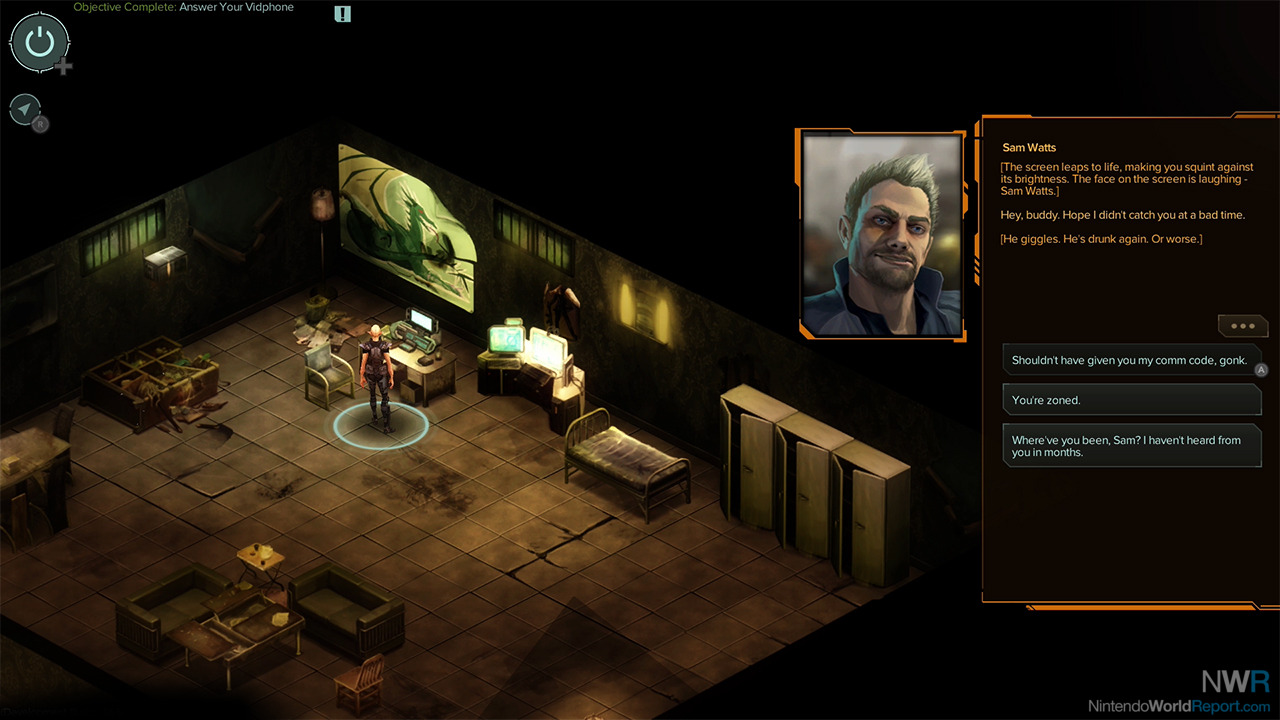Screen dimensions: 1280x720
Task: Click the arrow compass icon
Action: click(25, 109)
